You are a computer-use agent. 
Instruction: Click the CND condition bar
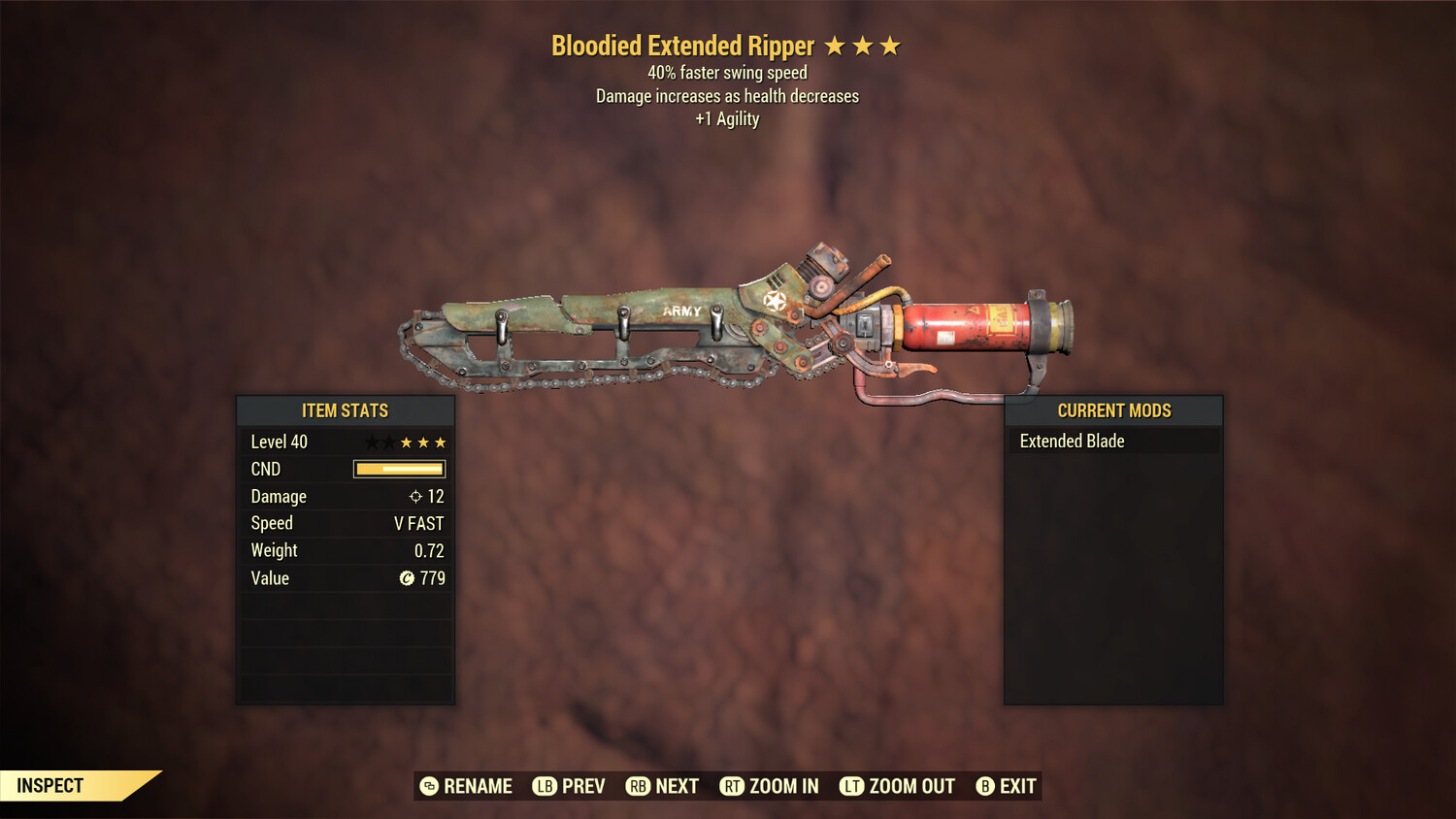tap(399, 469)
